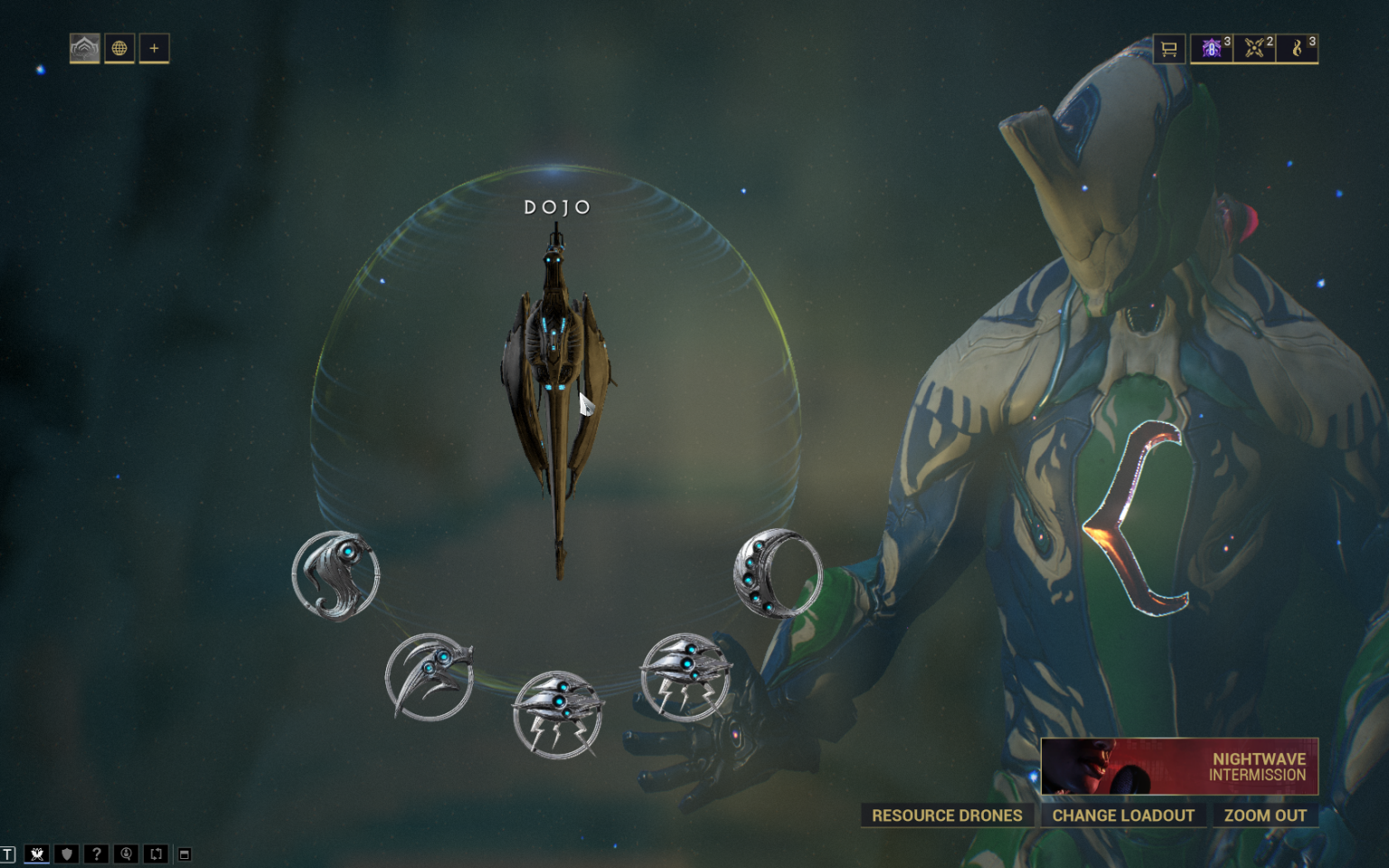Open the crossed blades inventory icon
This screenshot has height=868, width=1389.
(x=1256, y=49)
